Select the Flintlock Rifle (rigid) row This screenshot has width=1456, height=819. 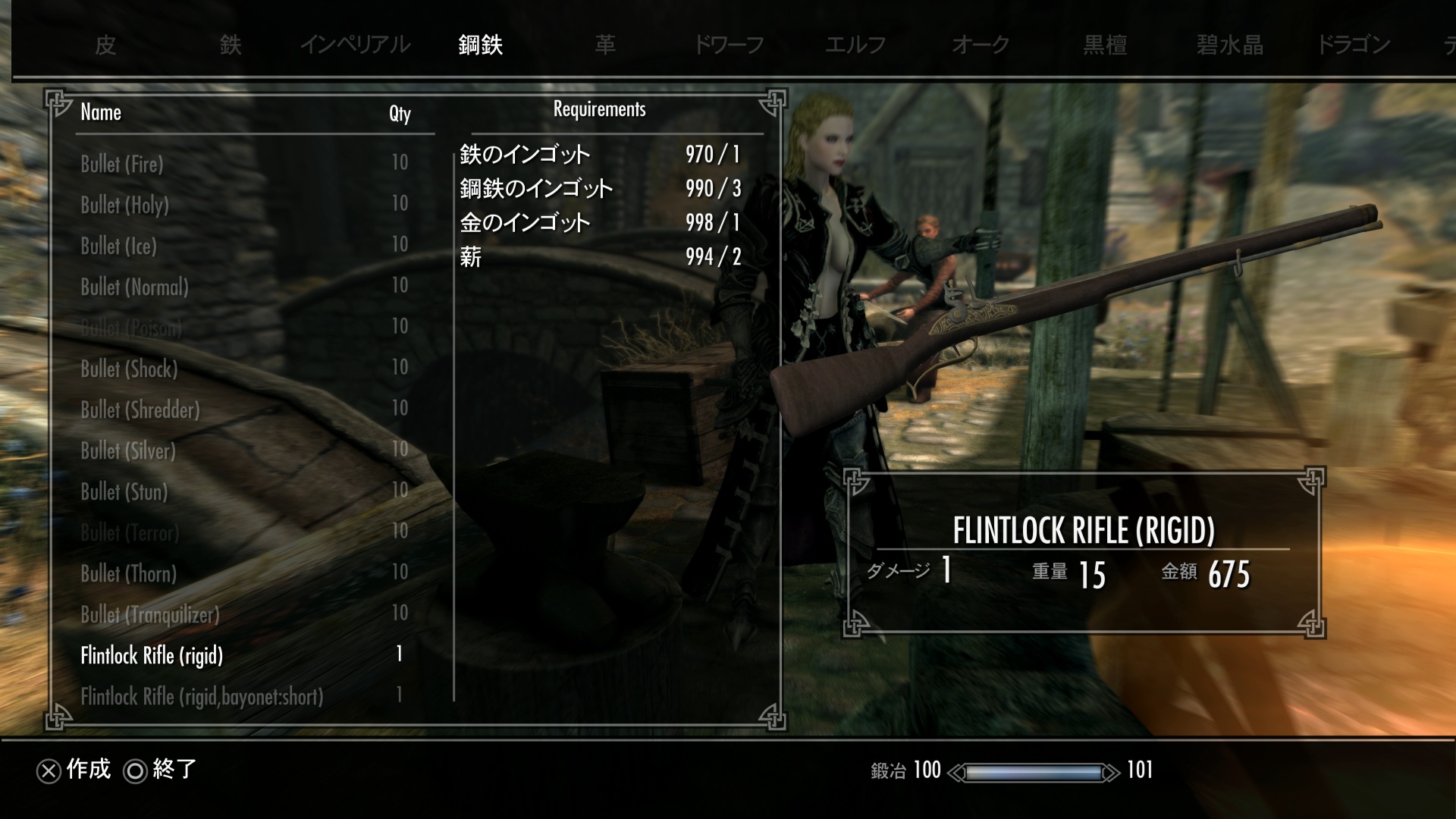(x=152, y=655)
